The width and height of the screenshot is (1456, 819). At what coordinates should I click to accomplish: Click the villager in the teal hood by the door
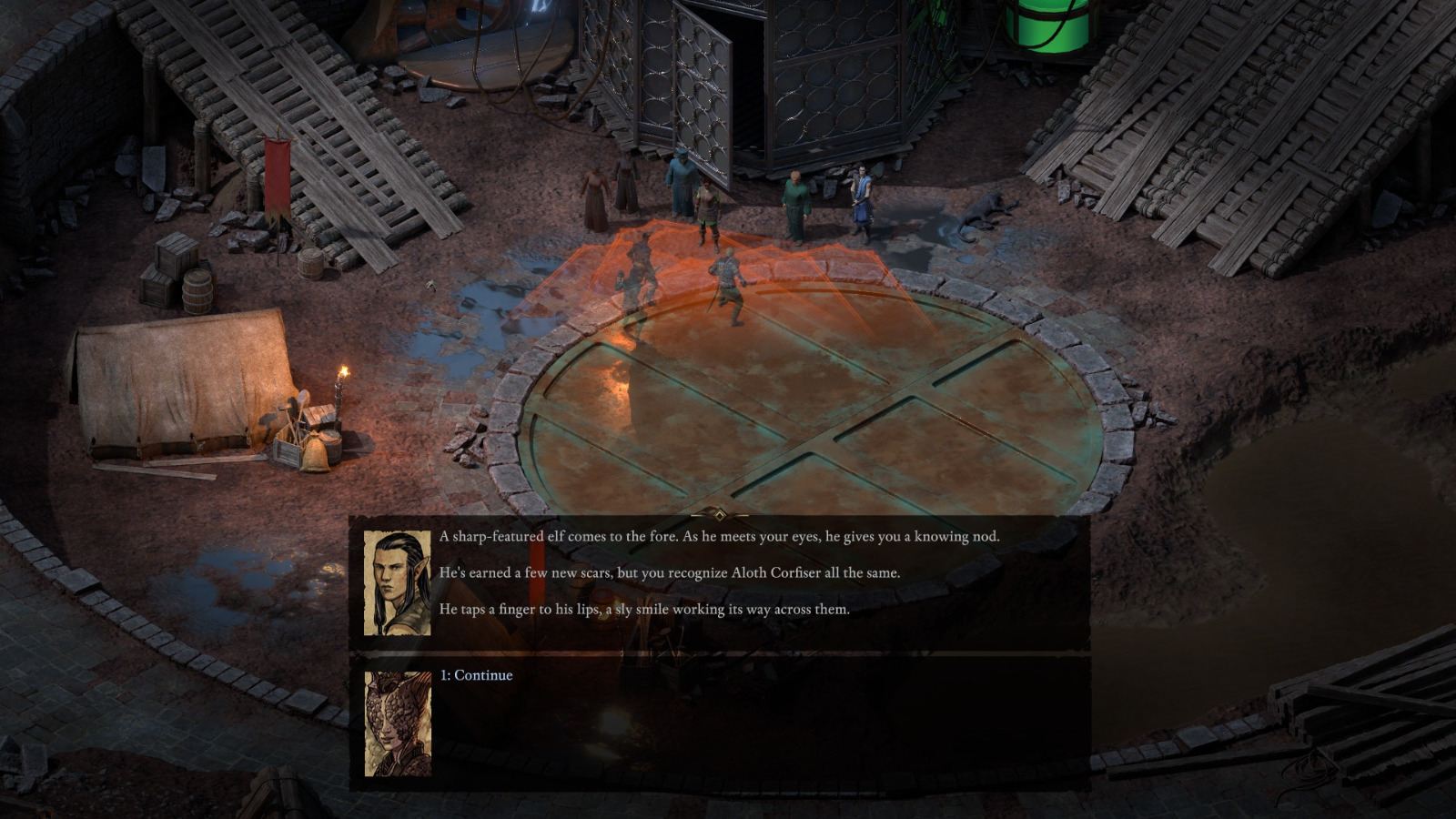(681, 182)
